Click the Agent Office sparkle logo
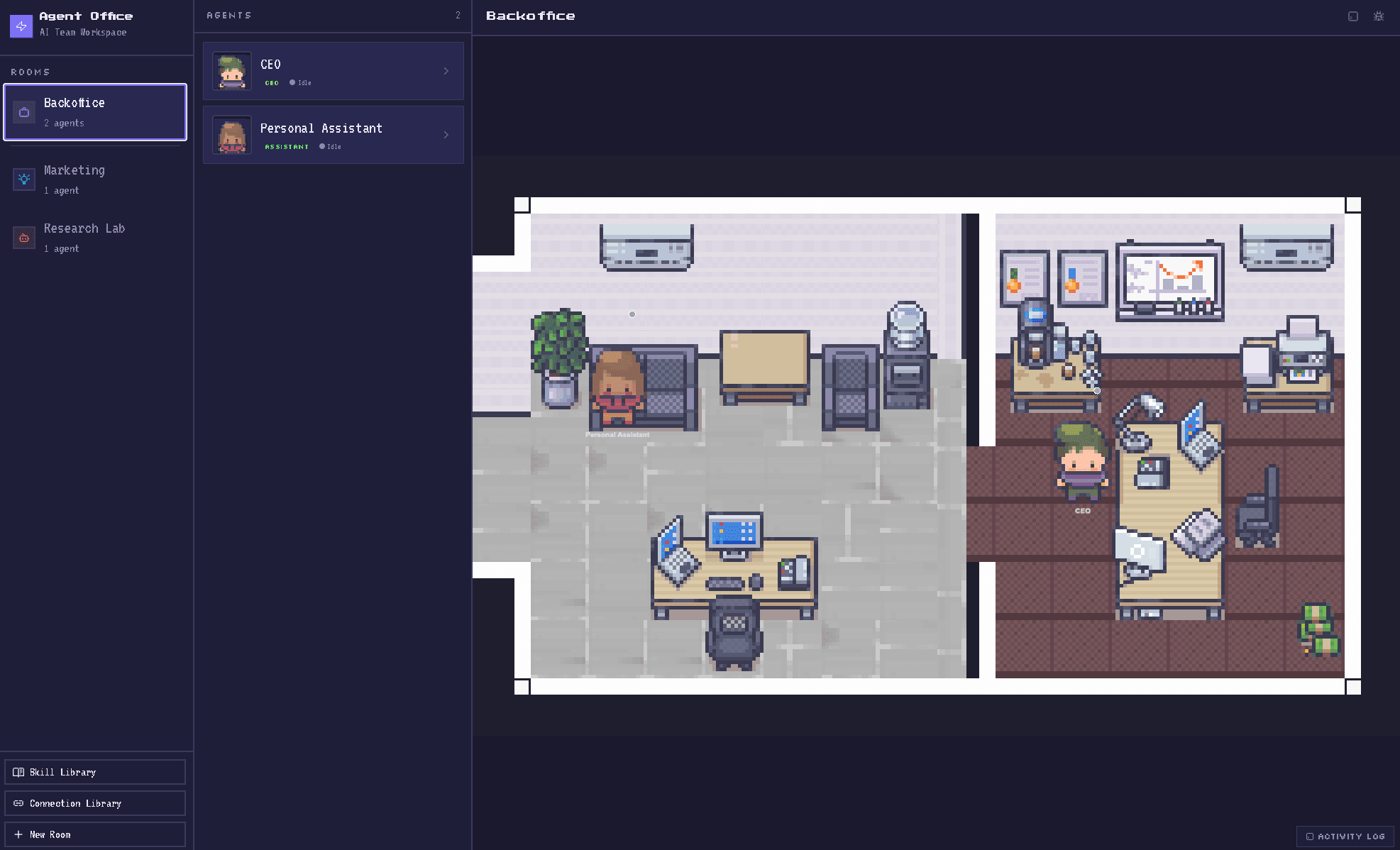The image size is (1400, 850). click(21, 26)
